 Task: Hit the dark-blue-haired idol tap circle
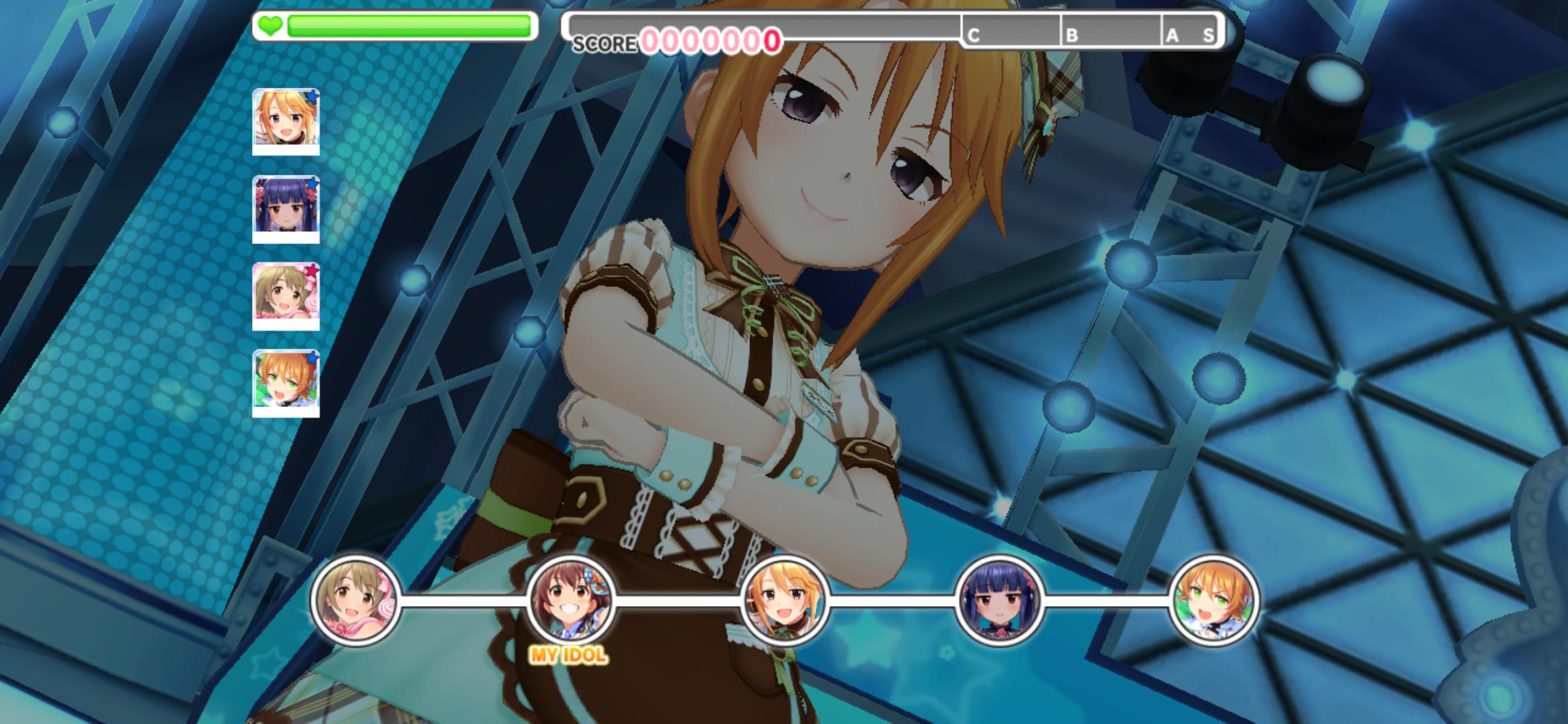pos(999,601)
